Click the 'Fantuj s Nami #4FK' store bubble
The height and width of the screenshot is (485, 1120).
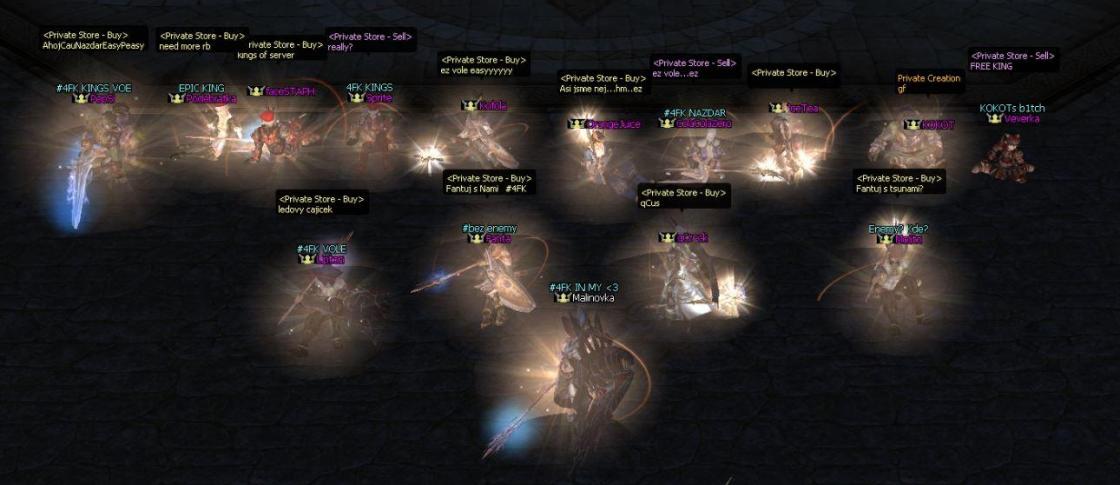tap(490, 183)
